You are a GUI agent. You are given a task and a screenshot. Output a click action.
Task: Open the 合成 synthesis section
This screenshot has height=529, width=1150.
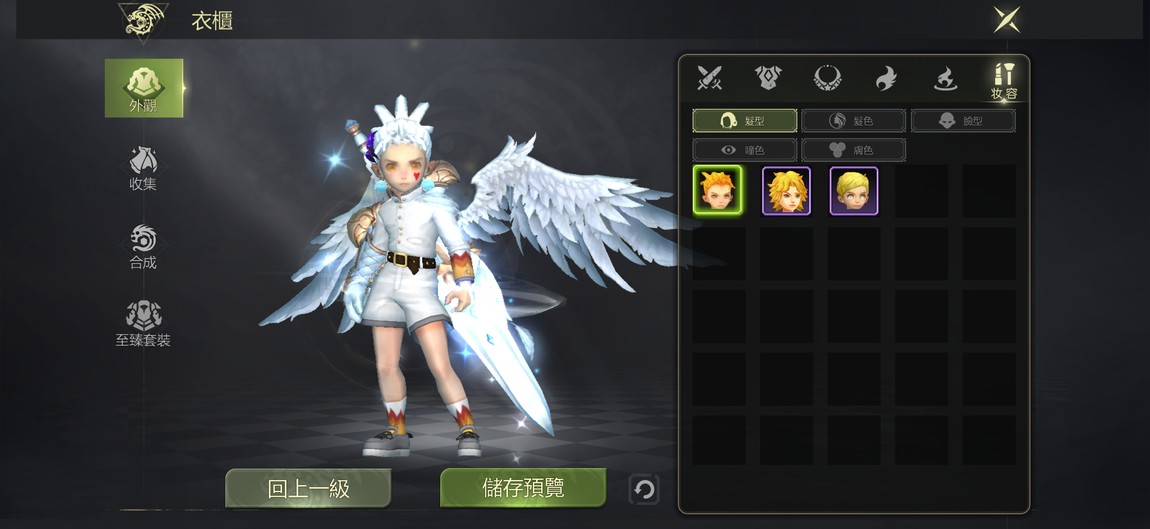click(x=143, y=246)
